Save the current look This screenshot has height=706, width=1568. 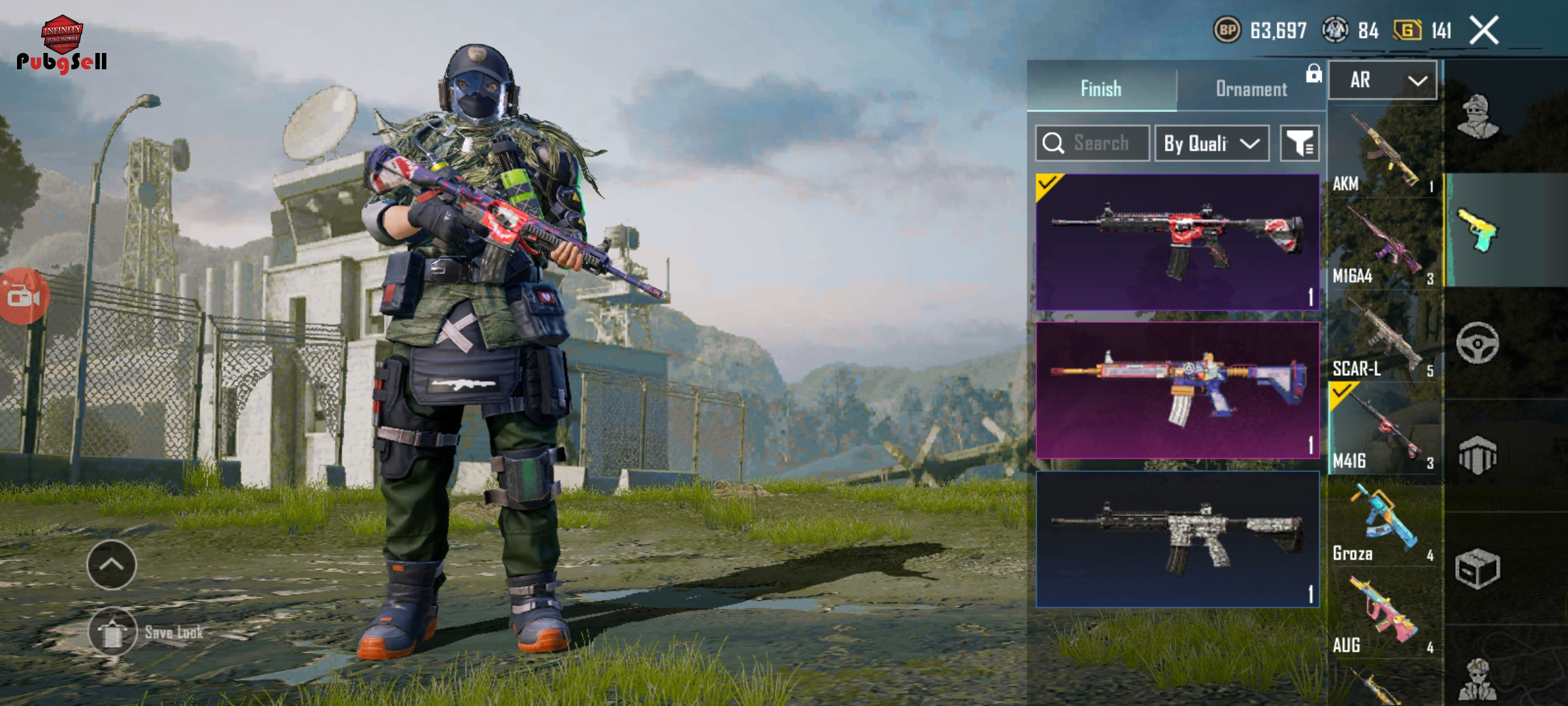pos(112,632)
